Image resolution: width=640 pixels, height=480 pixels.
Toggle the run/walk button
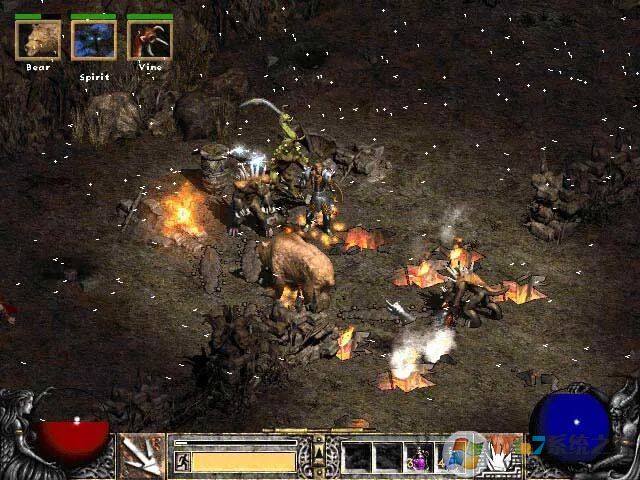click(x=182, y=461)
